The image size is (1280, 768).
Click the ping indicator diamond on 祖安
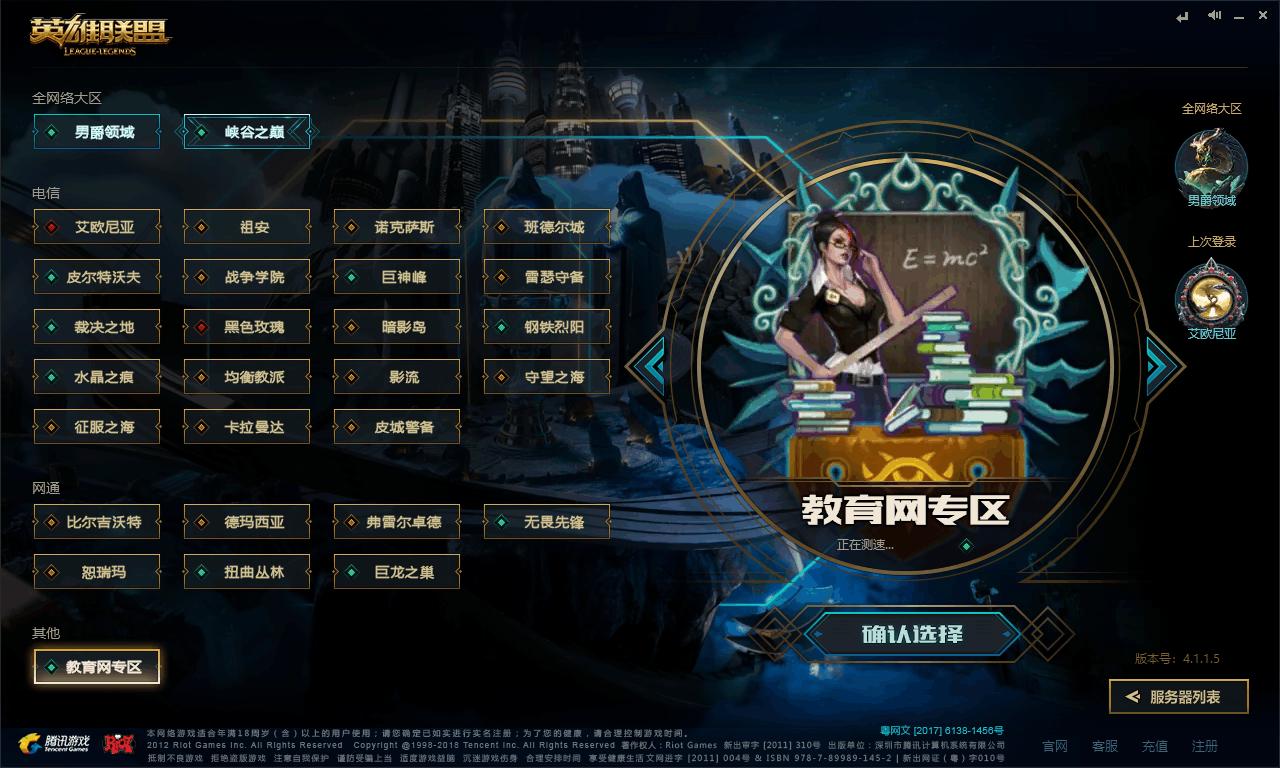tap(200, 227)
